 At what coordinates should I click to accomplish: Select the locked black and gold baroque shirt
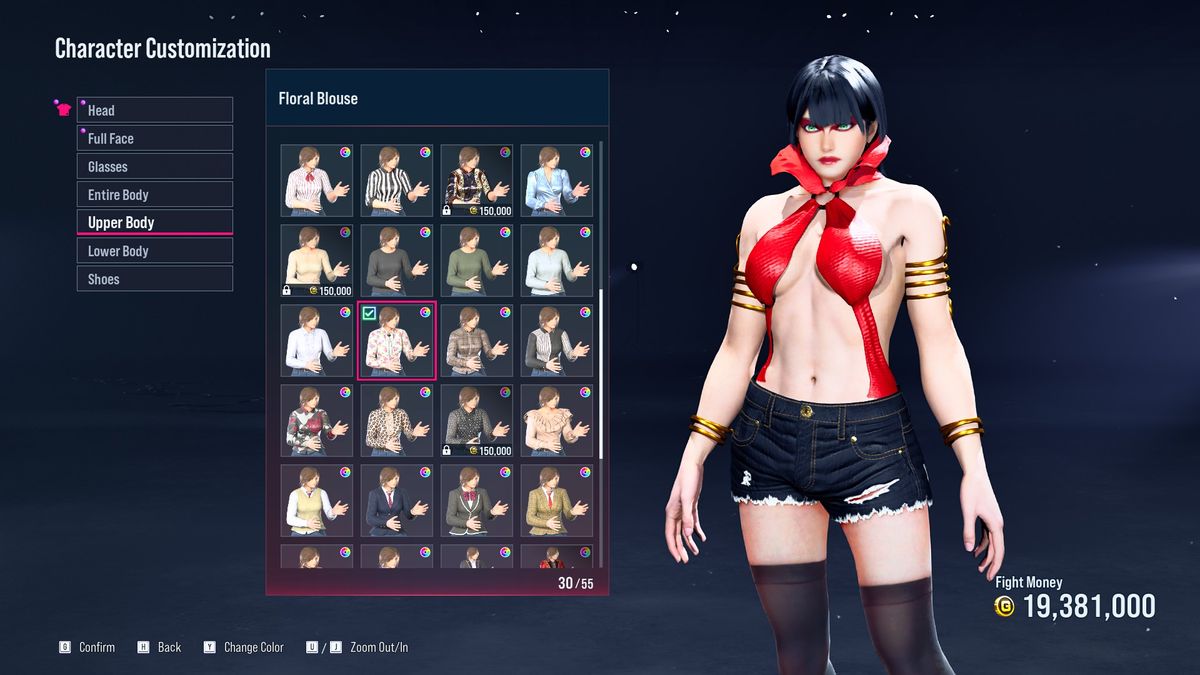tap(477, 181)
